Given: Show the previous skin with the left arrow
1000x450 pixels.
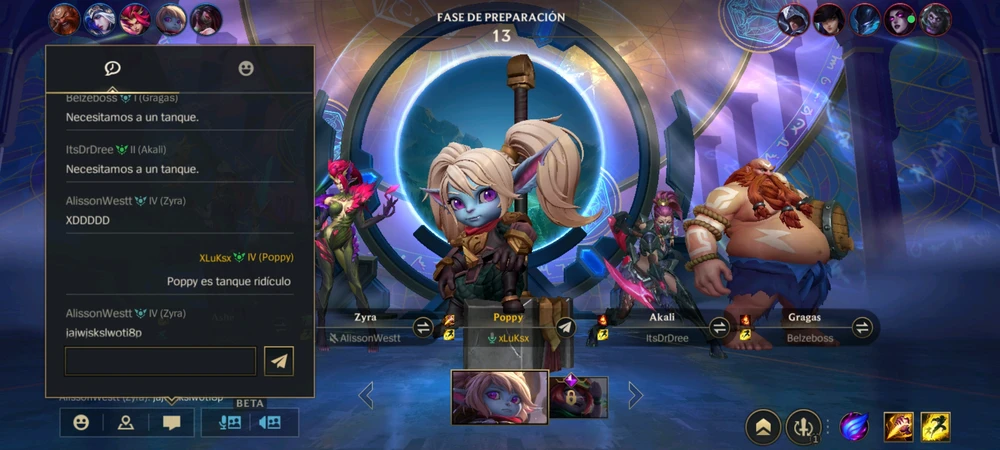Looking at the screenshot, I should tap(366, 396).
